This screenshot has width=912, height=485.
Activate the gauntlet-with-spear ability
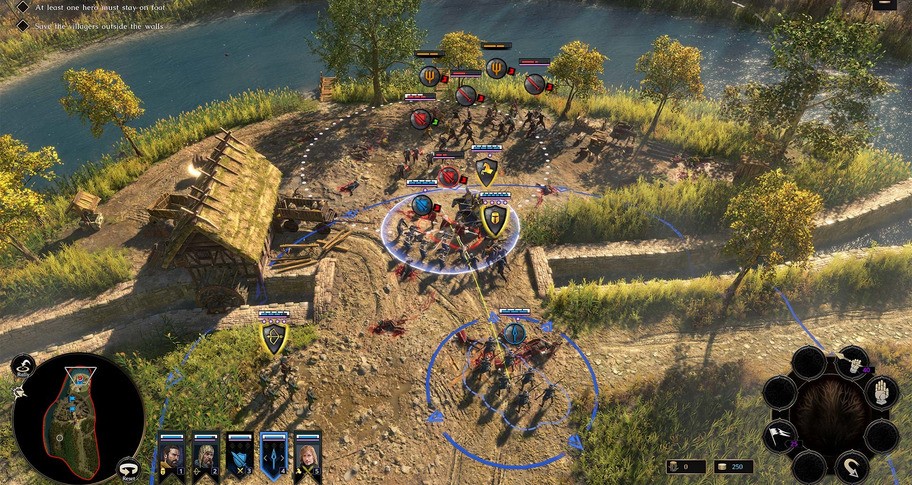(x=852, y=363)
